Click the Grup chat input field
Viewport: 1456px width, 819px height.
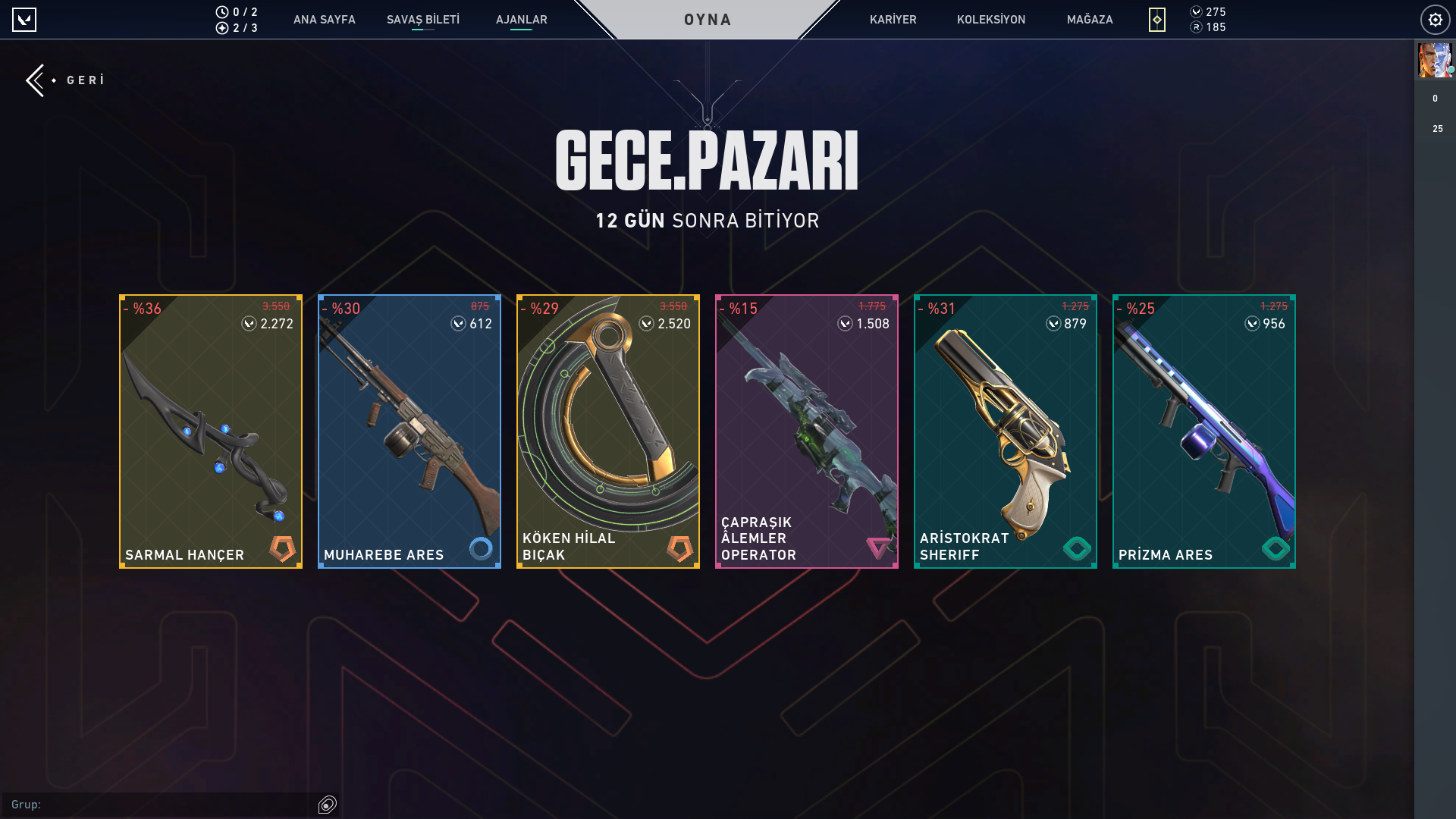click(167, 805)
